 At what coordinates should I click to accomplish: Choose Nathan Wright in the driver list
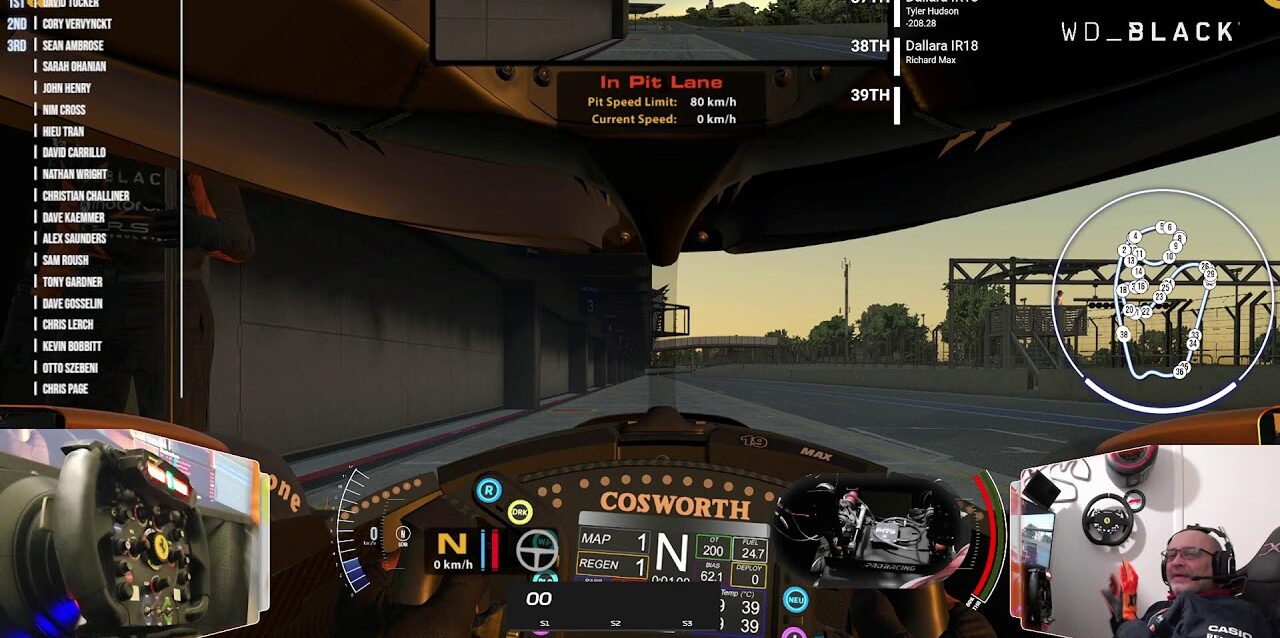coord(74,174)
